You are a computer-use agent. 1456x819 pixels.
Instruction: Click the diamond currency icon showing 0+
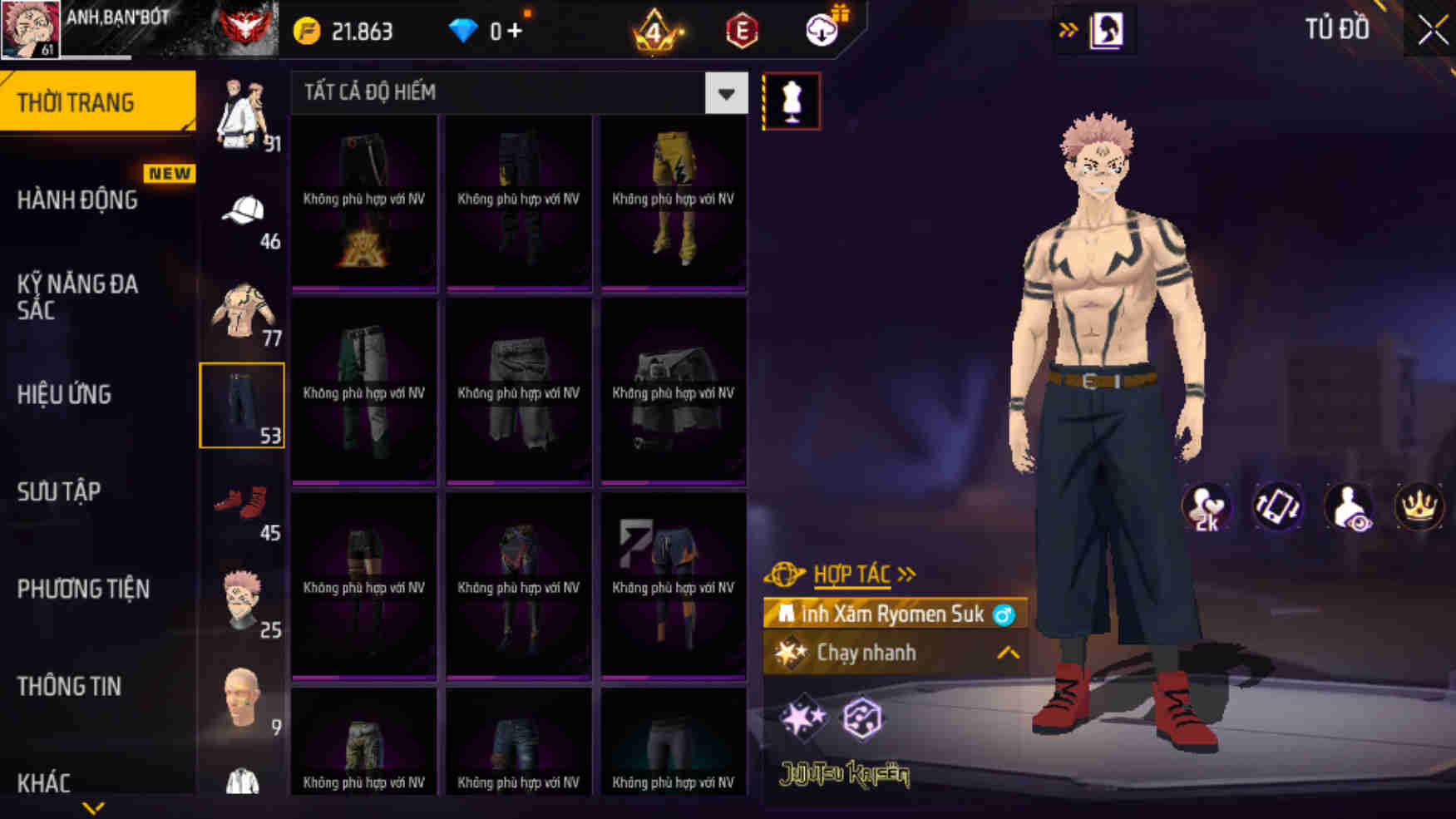(463, 30)
